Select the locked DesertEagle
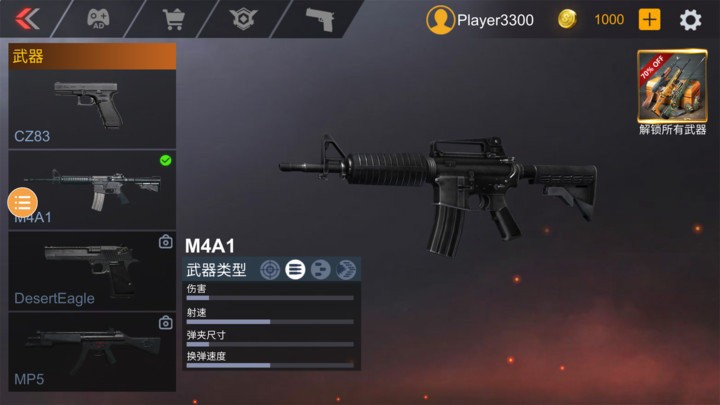 pos(92,269)
